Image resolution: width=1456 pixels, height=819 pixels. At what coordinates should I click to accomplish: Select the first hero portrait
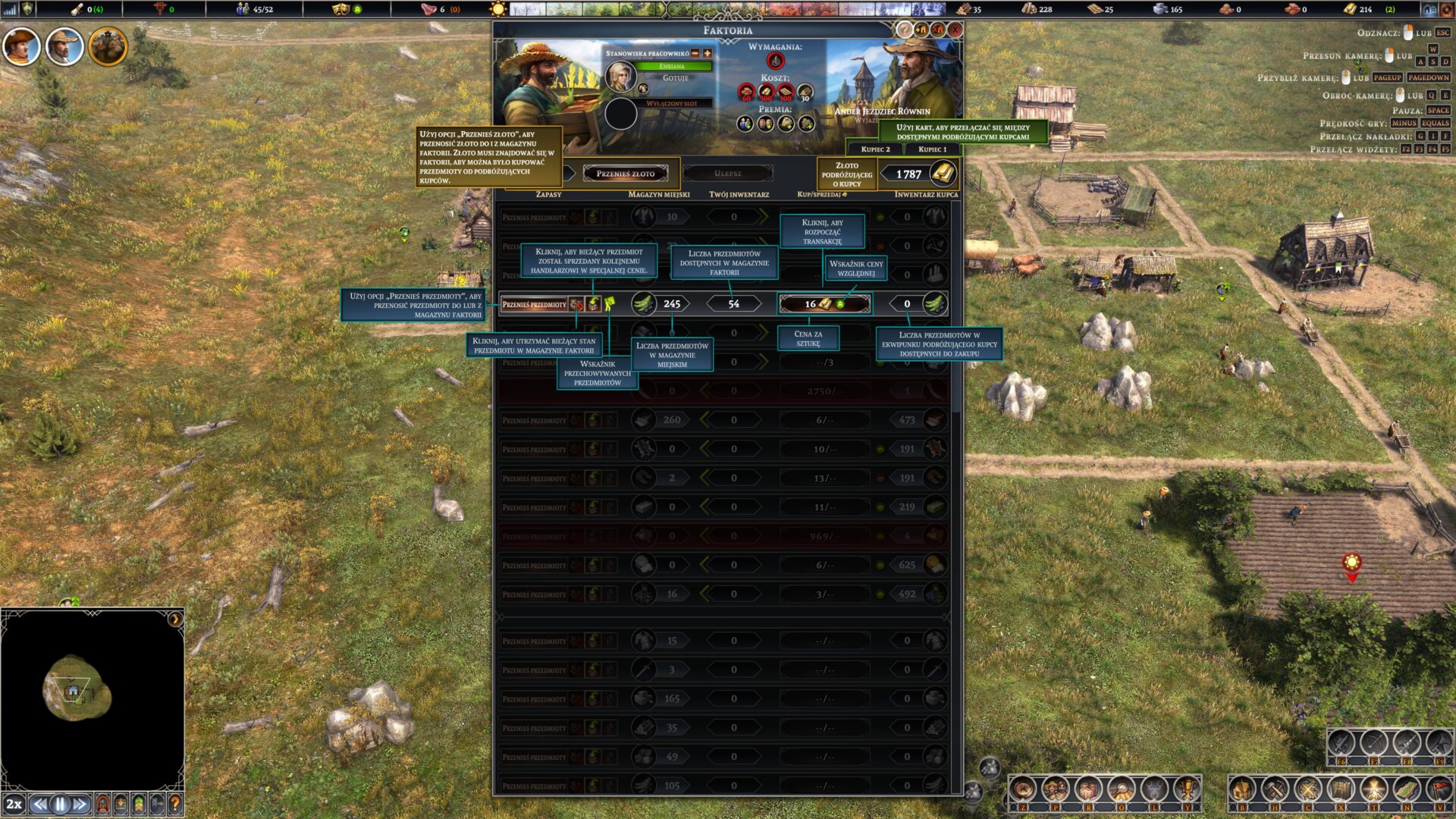(20, 46)
